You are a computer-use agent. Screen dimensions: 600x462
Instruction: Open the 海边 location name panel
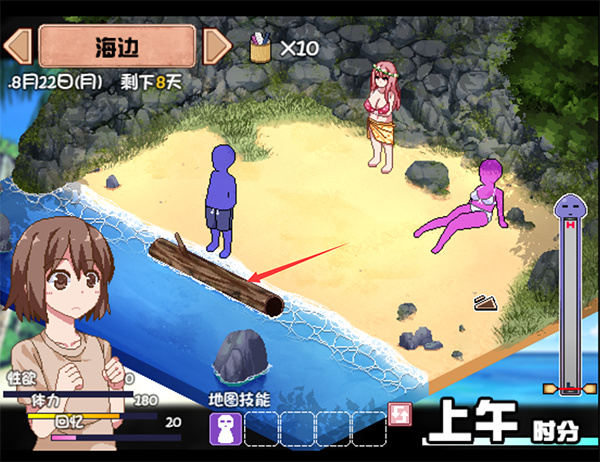[x=118, y=46]
